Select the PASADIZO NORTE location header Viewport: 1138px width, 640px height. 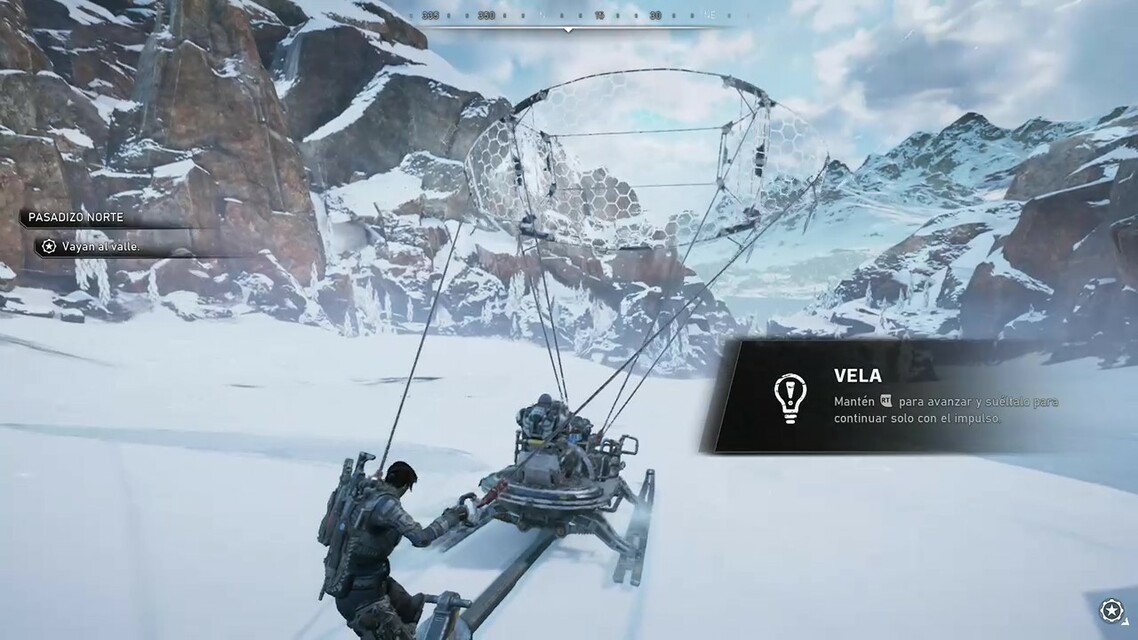point(77,217)
